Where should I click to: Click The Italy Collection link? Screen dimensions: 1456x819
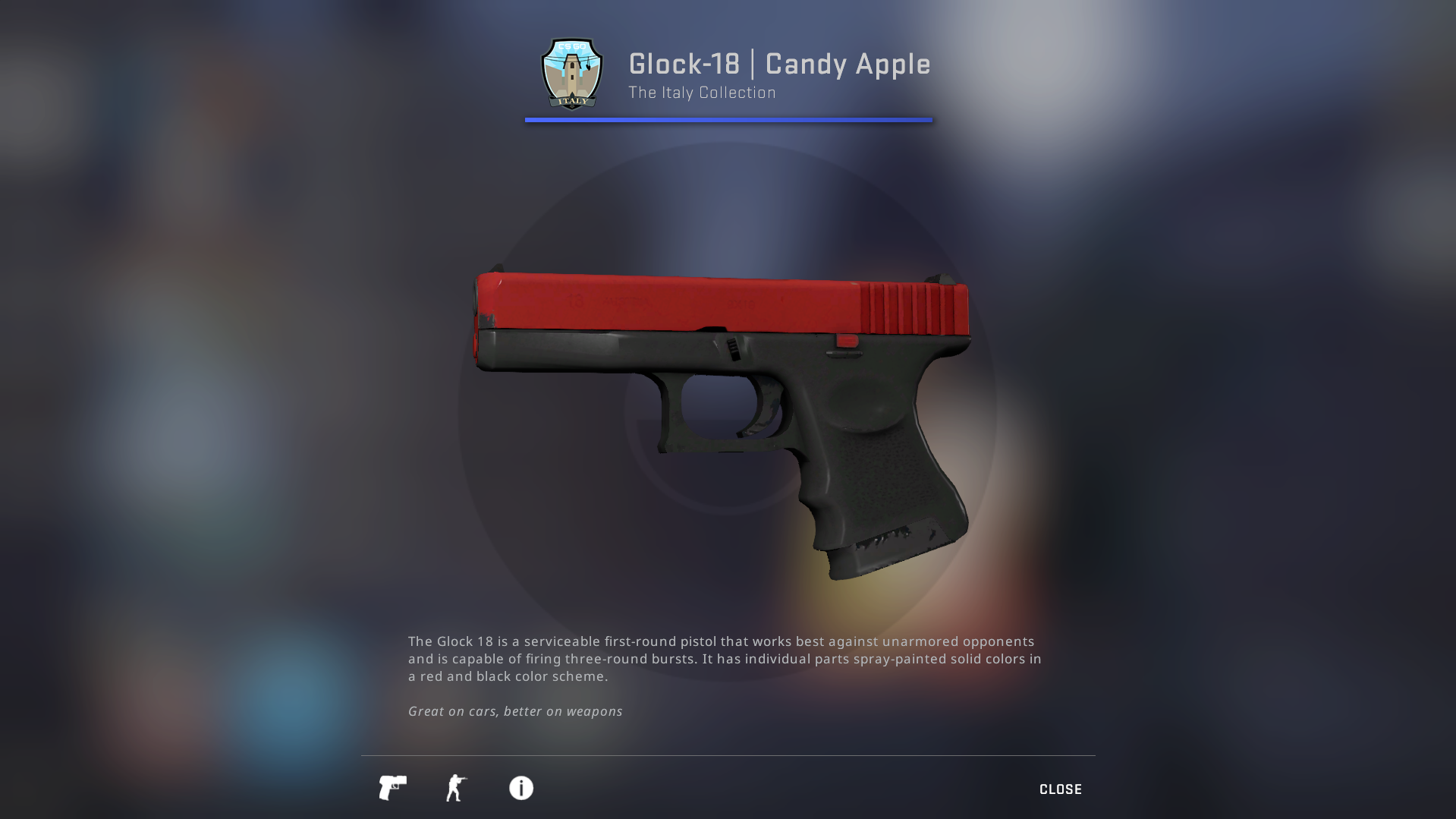(x=701, y=92)
